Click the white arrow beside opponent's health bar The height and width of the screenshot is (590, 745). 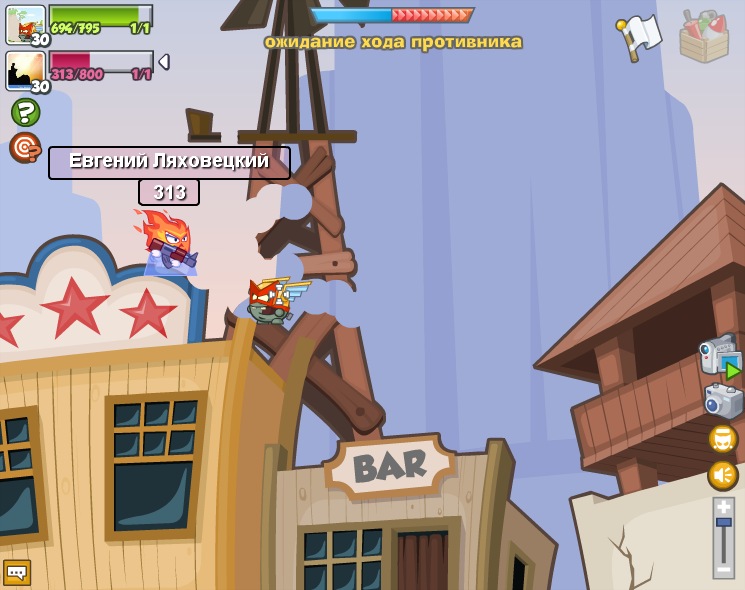point(163,62)
